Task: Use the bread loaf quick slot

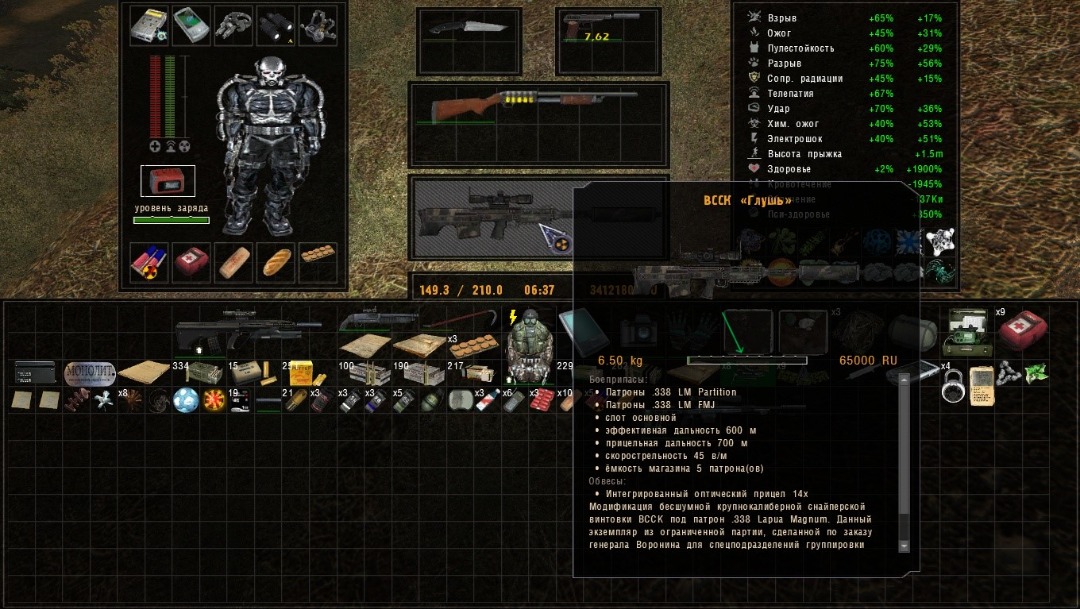Action: click(x=276, y=261)
